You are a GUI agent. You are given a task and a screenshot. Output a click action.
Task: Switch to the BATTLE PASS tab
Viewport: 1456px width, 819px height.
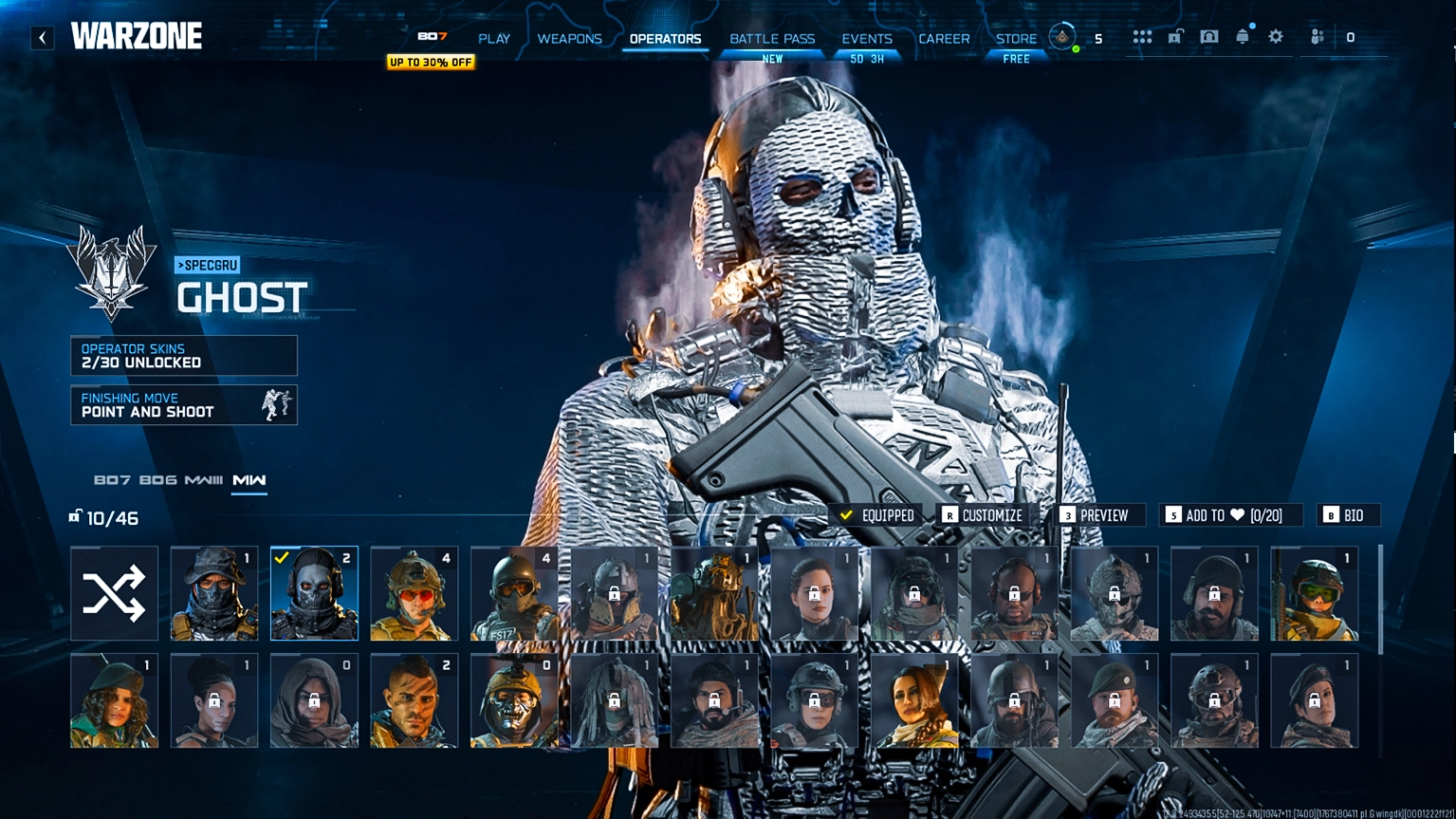pyautogui.click(x=771, y=38)
